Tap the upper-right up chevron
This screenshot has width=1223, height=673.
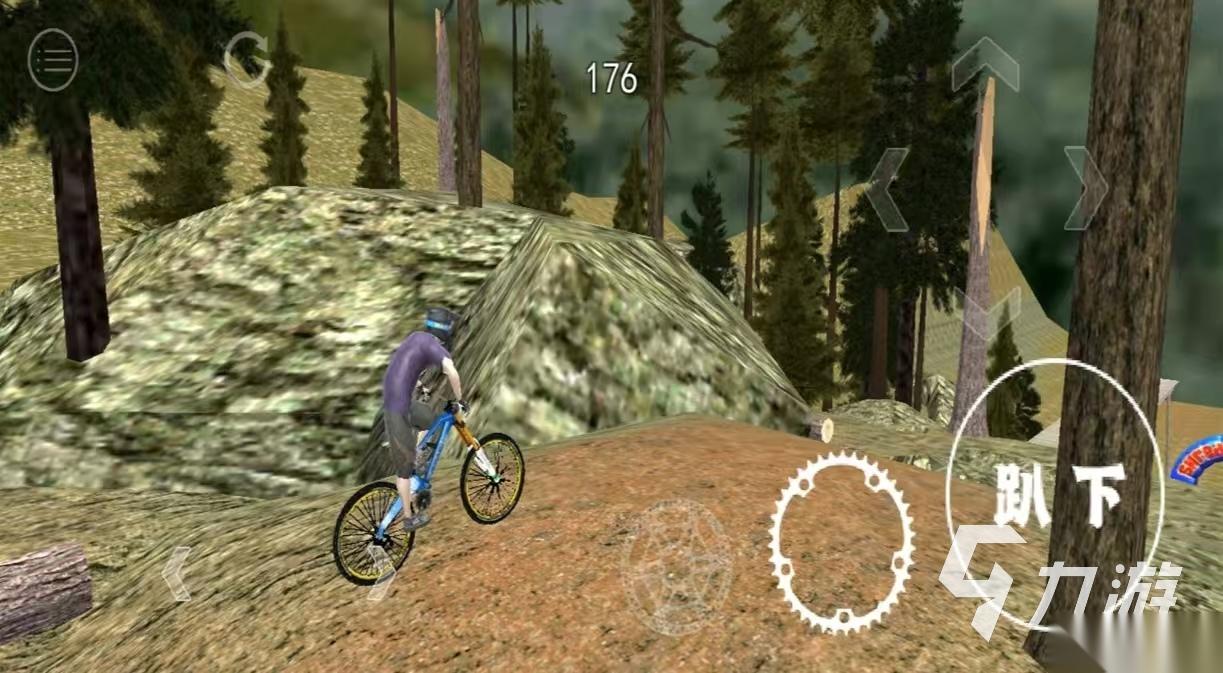coord(985,68)
